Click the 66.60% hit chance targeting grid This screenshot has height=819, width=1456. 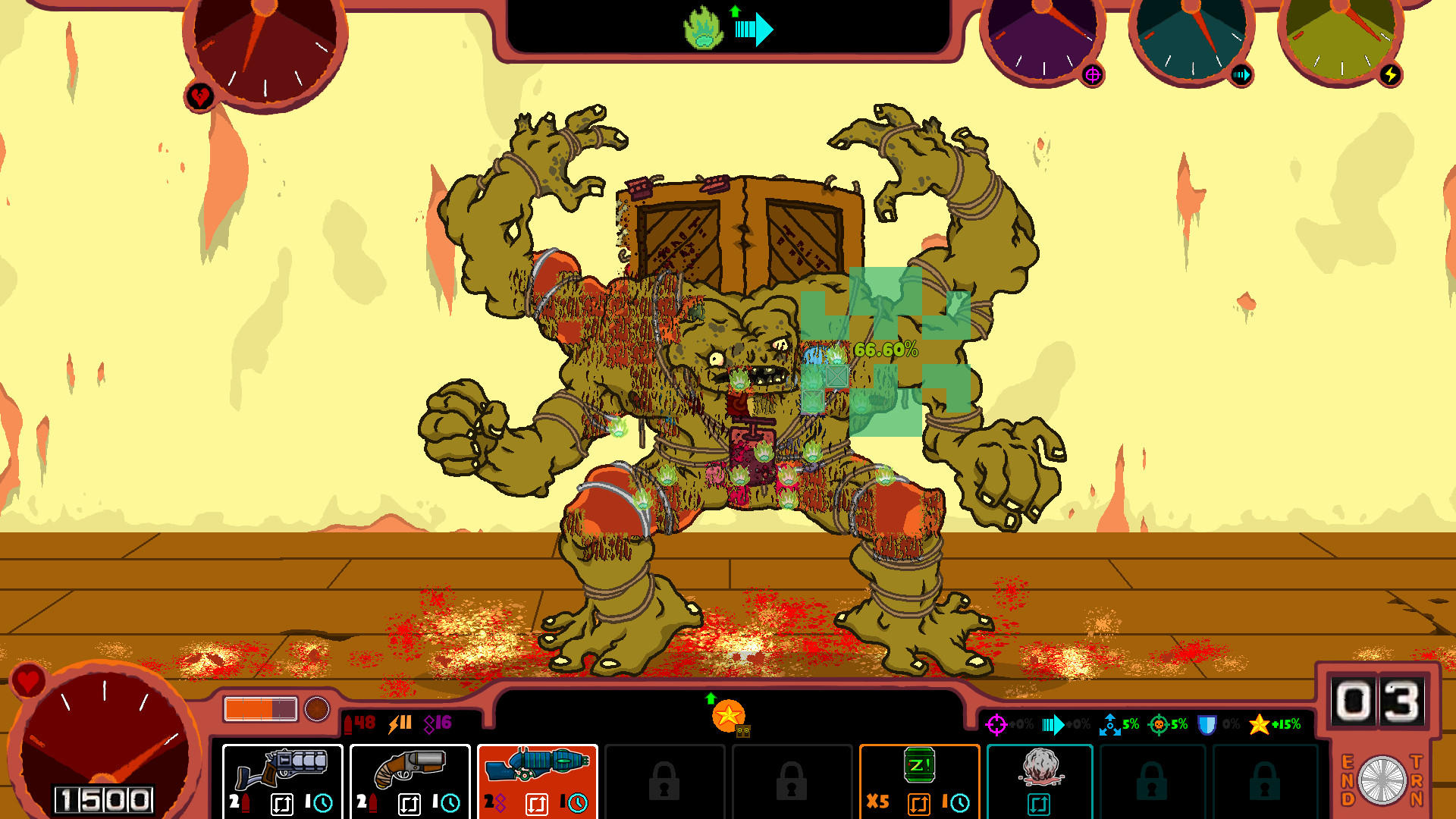point(885,350)
